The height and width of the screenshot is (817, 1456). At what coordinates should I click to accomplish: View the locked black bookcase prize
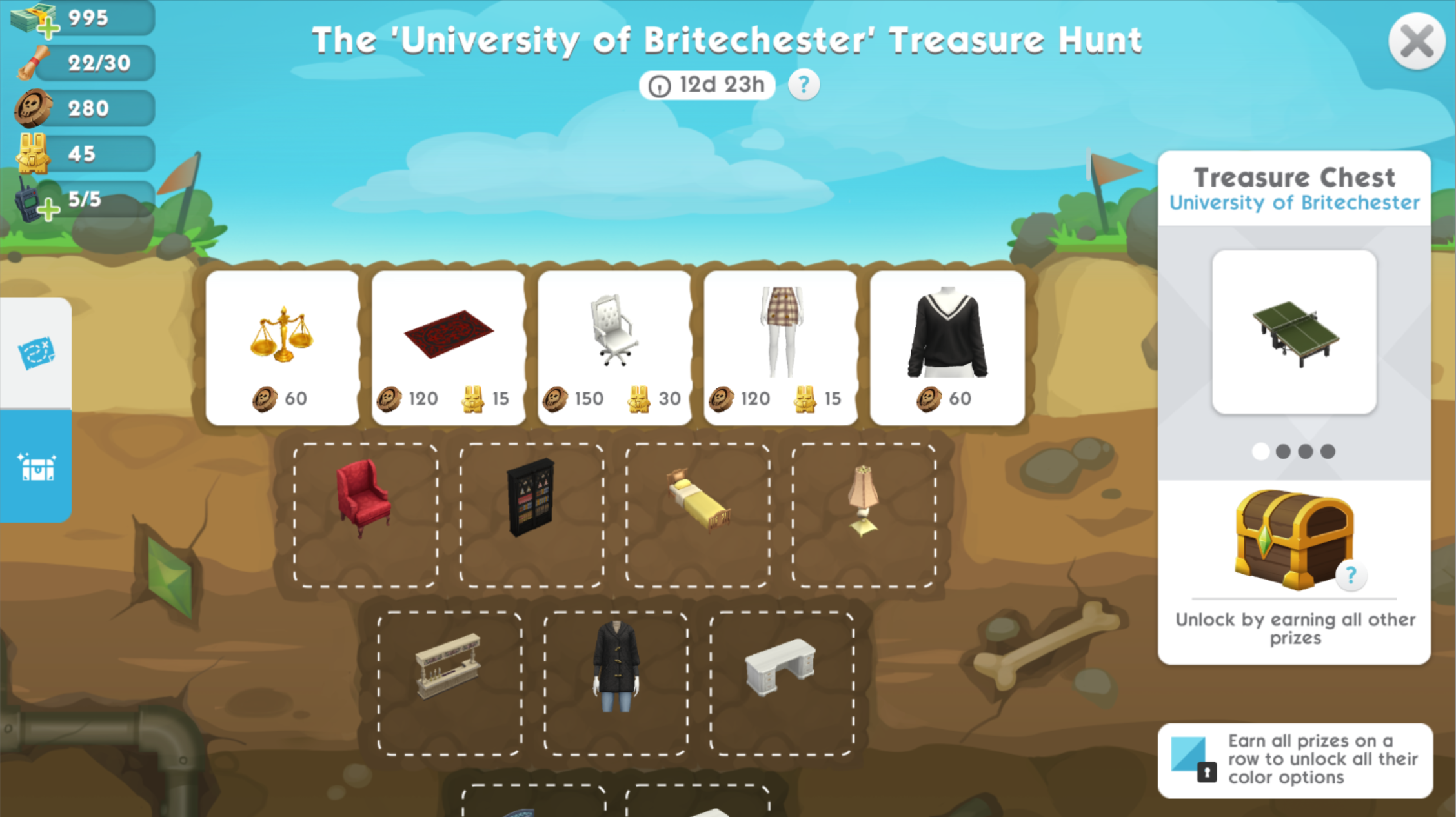531,514
